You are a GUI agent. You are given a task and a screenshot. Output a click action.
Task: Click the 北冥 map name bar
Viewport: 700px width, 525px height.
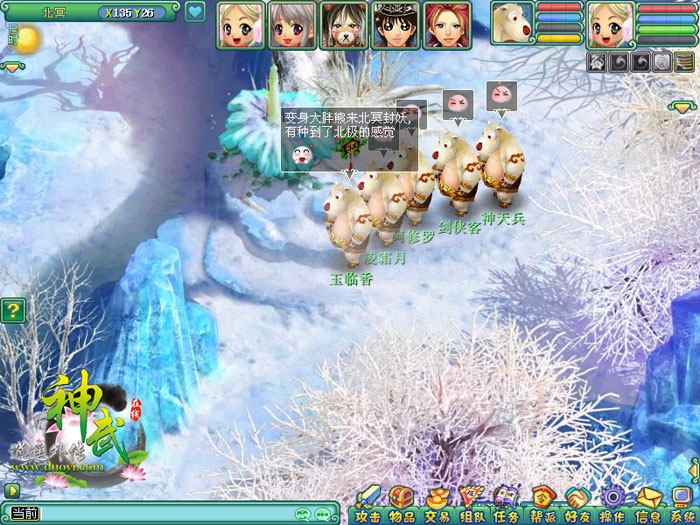[53, 13]
